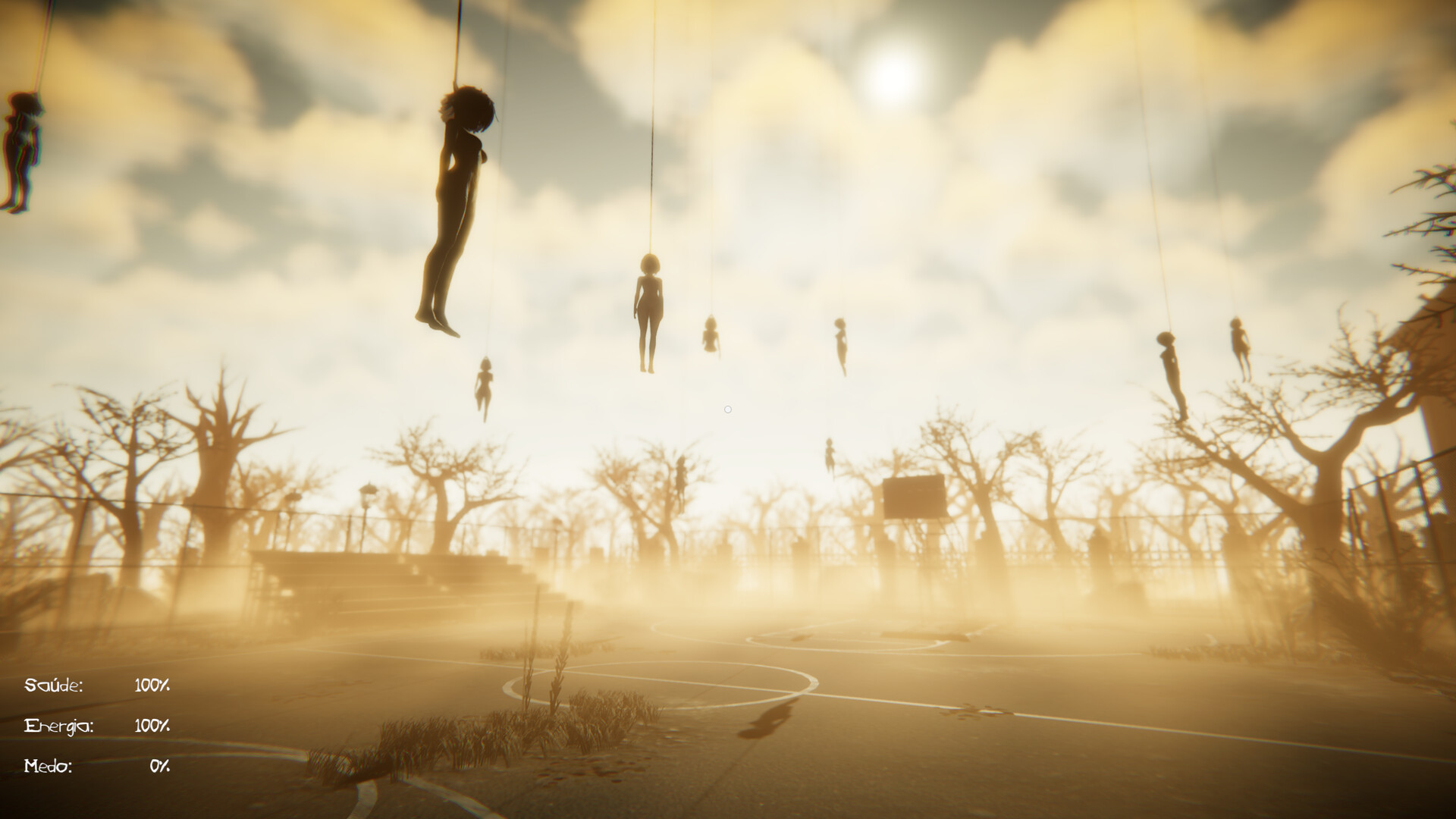Click the tiny hanging figure right of center

point(710,337)
